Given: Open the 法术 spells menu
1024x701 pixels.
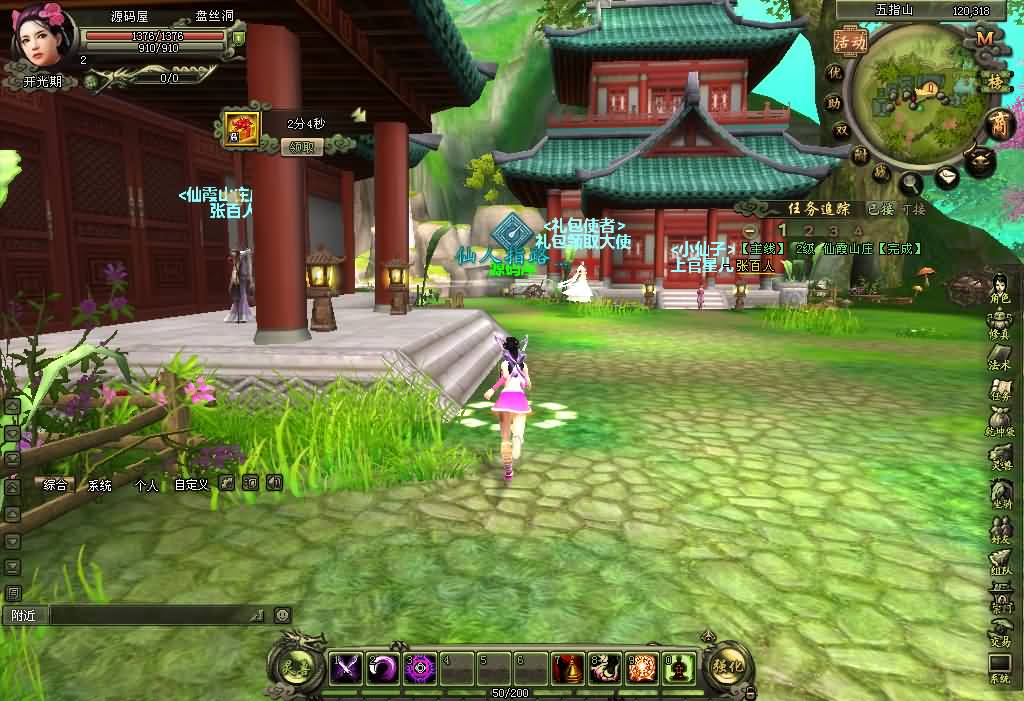Looking at the screenshot, I should (x=1000, y=357).
